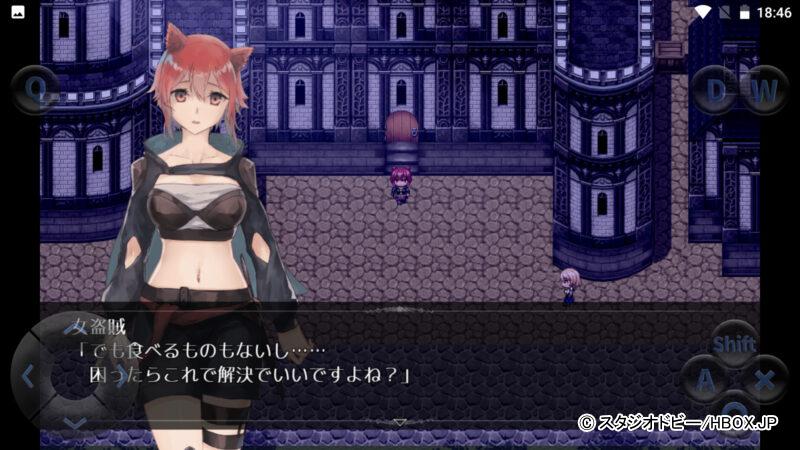Click the dialogue continue arrow indicator
Viewport: 800px width, 450px height.
point(400,422)
